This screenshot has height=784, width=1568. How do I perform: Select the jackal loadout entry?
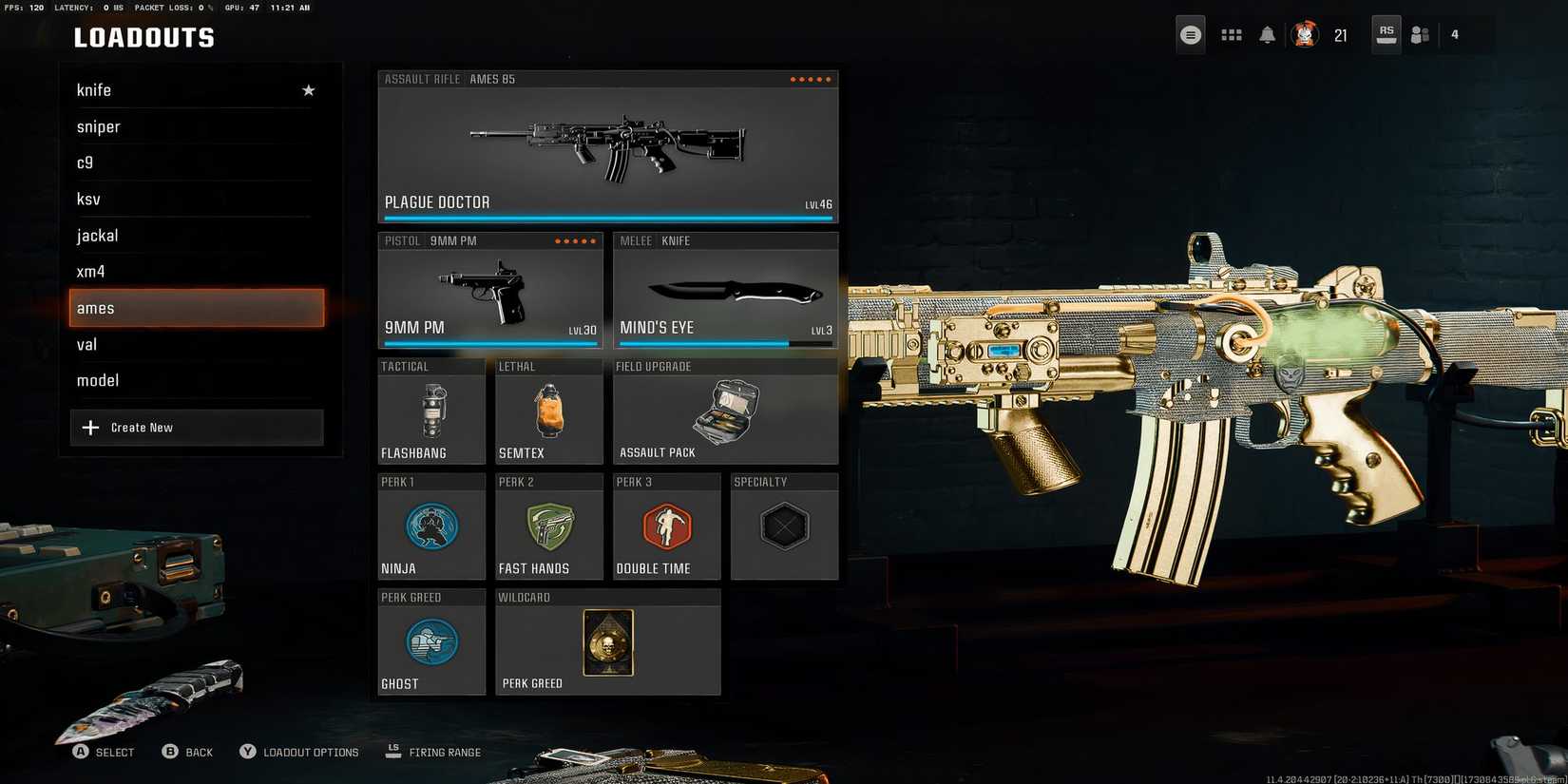click(190, 235)
